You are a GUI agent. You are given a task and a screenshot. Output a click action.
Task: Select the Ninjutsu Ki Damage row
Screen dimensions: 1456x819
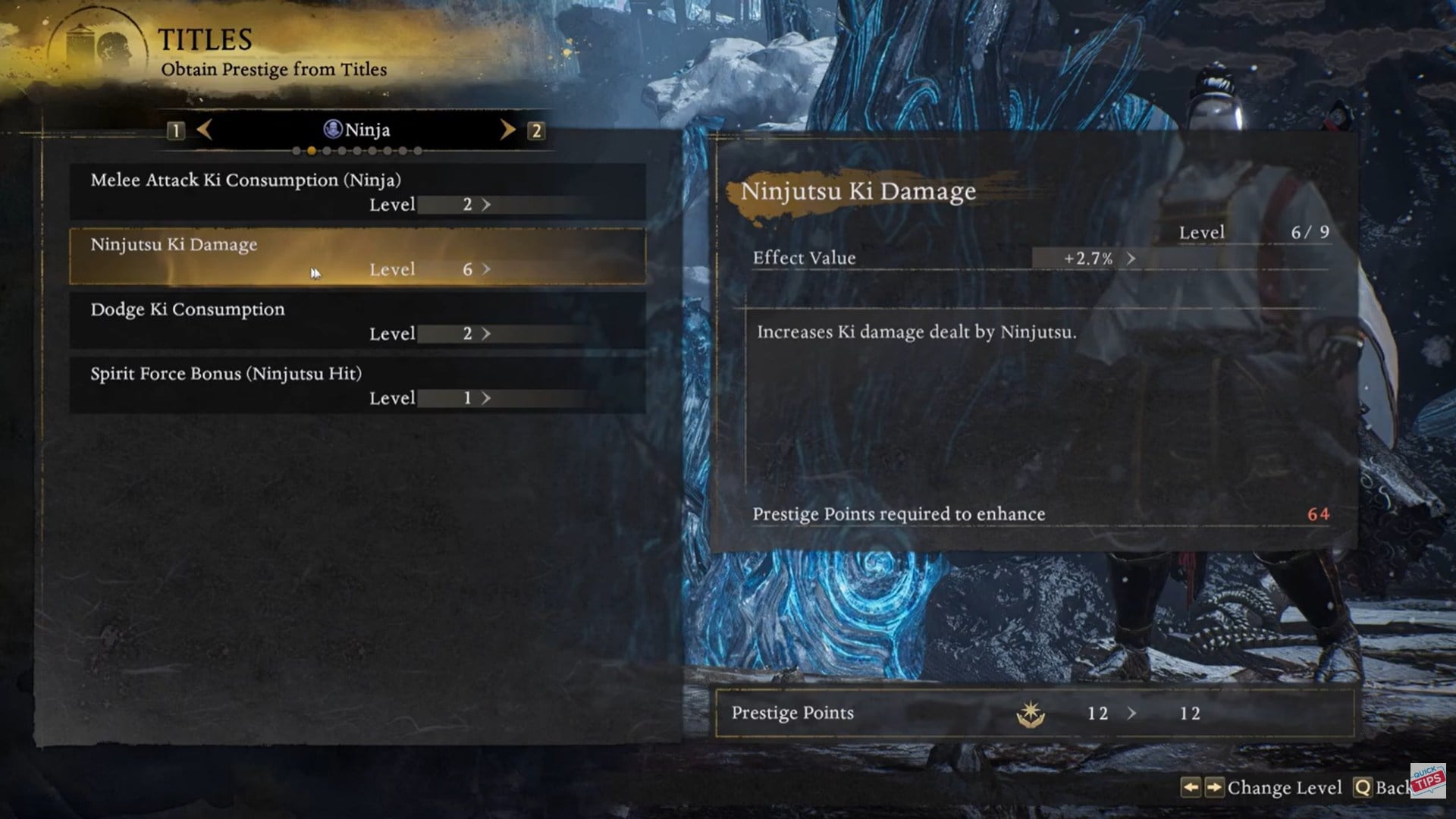click(357, 256)
